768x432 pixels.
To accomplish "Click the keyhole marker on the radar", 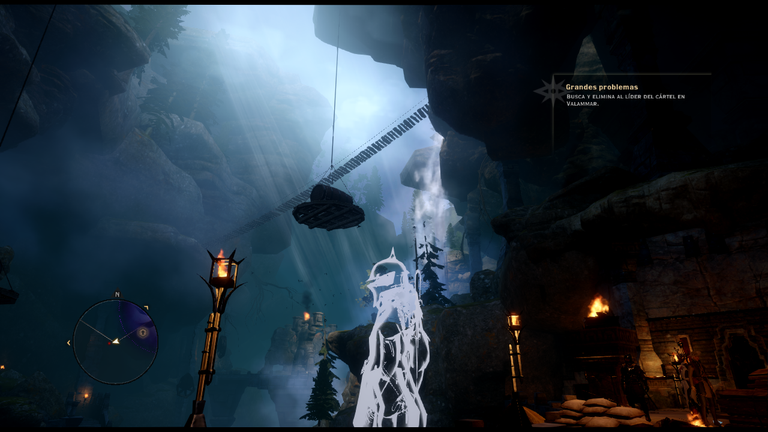I will point(143,332).
